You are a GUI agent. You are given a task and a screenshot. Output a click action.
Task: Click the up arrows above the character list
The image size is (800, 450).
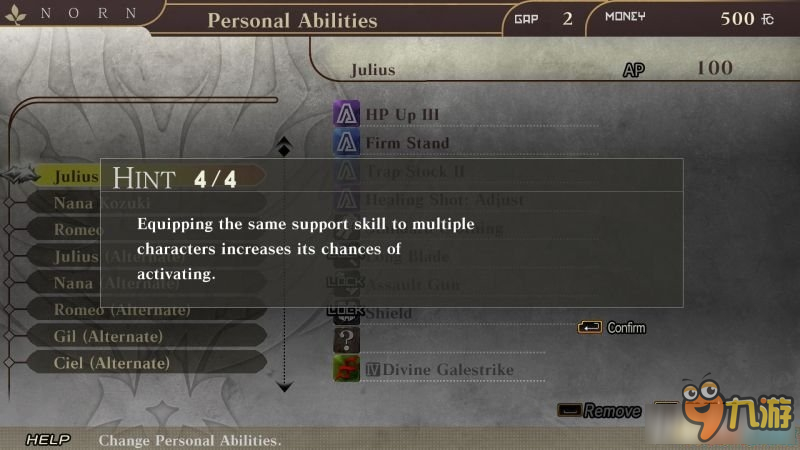click(x=284, y=146)
